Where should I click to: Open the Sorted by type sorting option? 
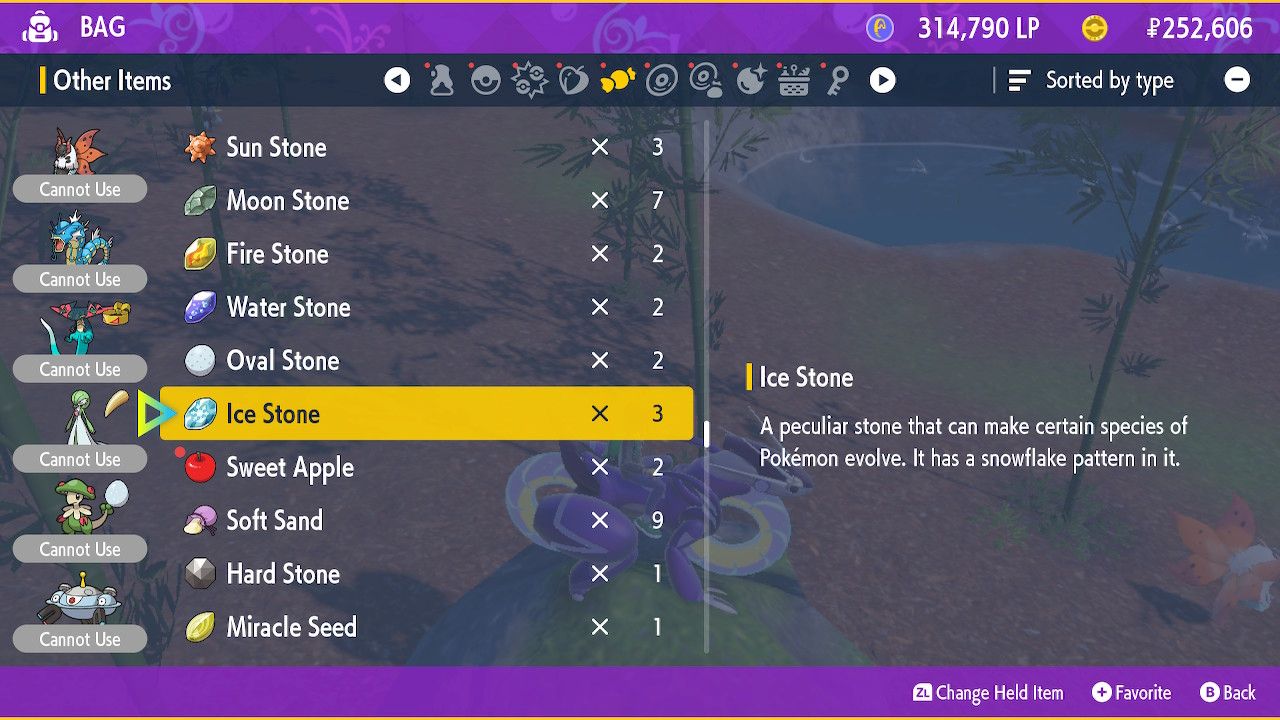coord(1092,81)
